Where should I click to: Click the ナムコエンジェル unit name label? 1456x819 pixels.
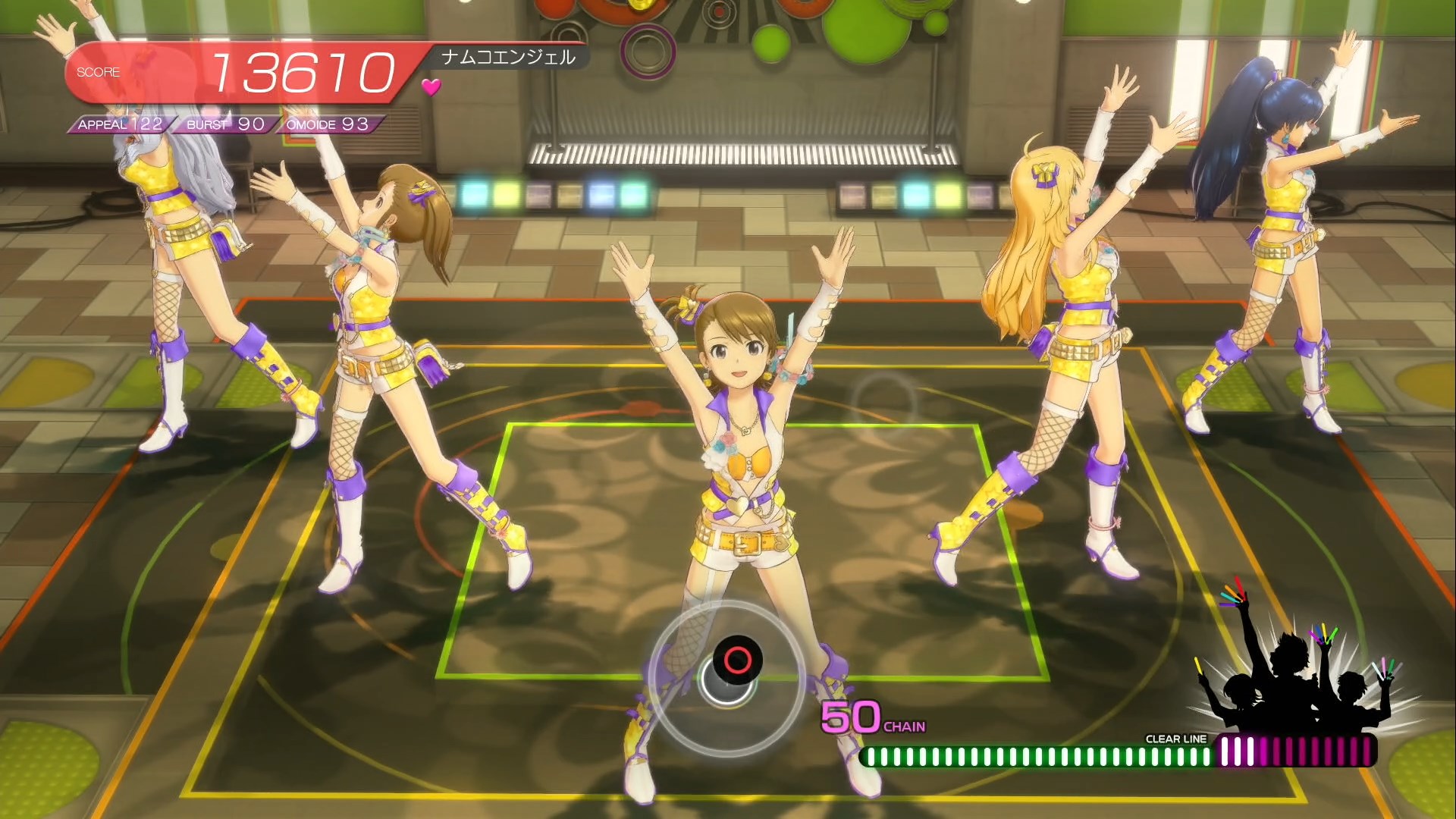[508, 58]
